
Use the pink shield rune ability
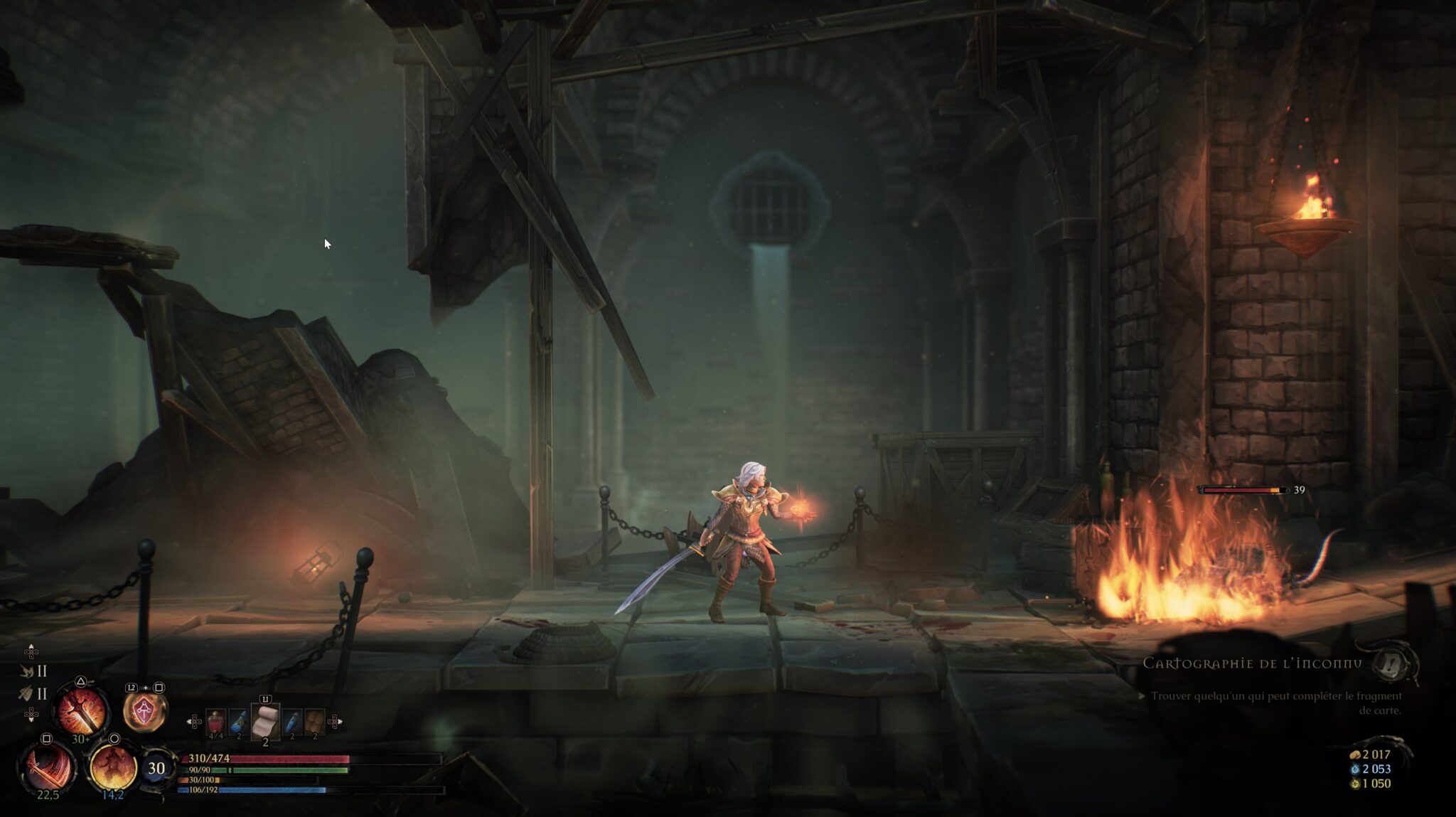coord(145,712)
